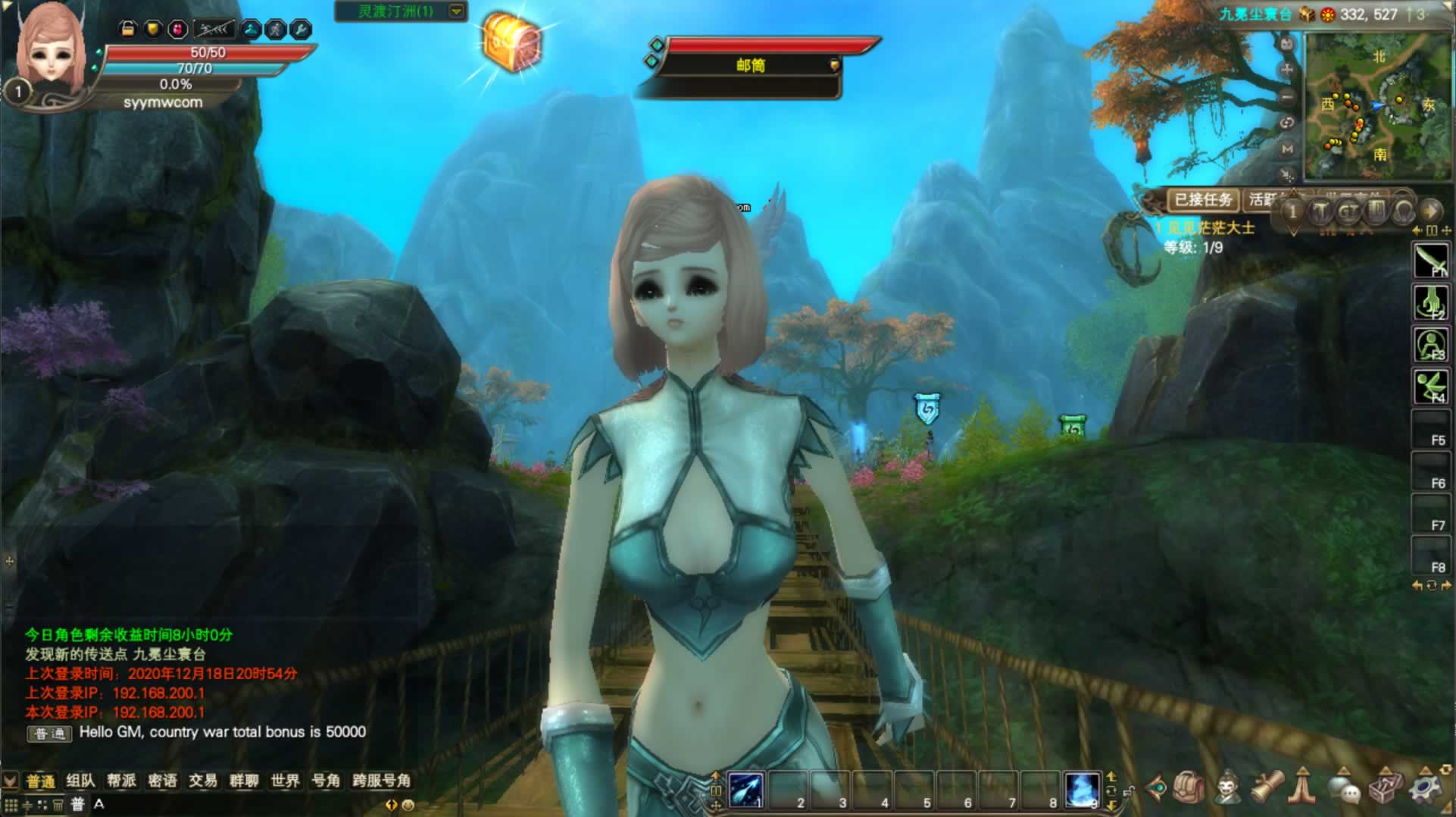Click the player portrait avatar
This screenshot has width=1456, height=817.
point(50,50)
